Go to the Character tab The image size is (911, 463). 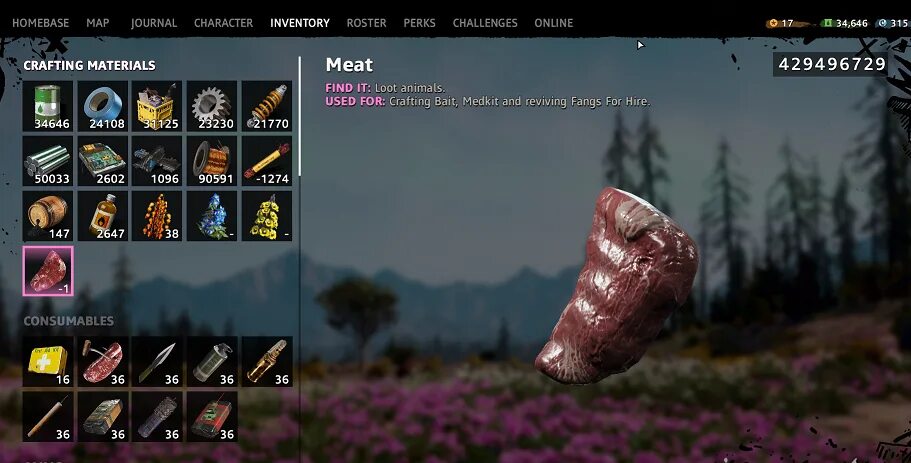tap(223, 23)
